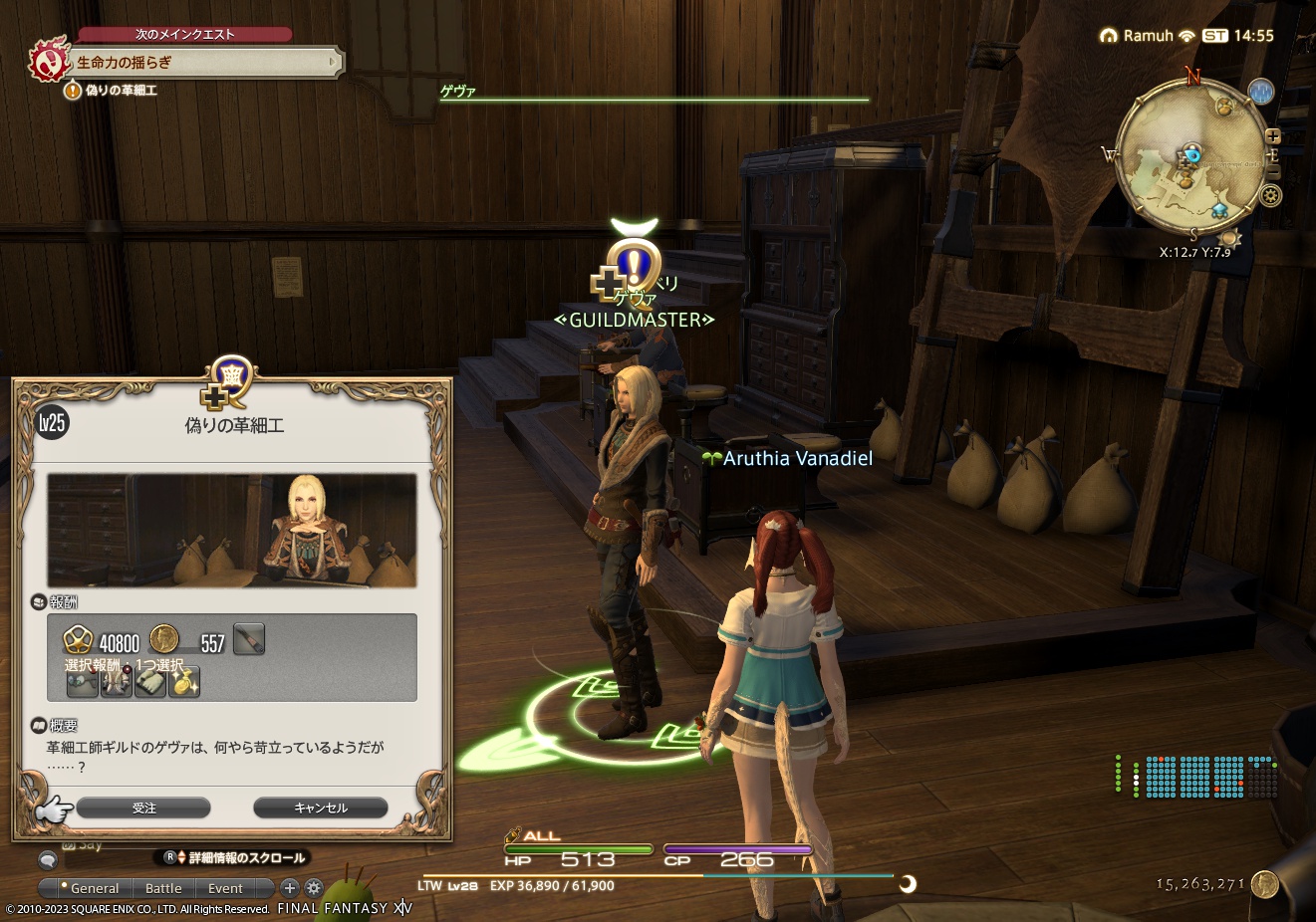Select the gil pouch optional reward
Screen dimensions: 1316x922
[x=184, y=683]
